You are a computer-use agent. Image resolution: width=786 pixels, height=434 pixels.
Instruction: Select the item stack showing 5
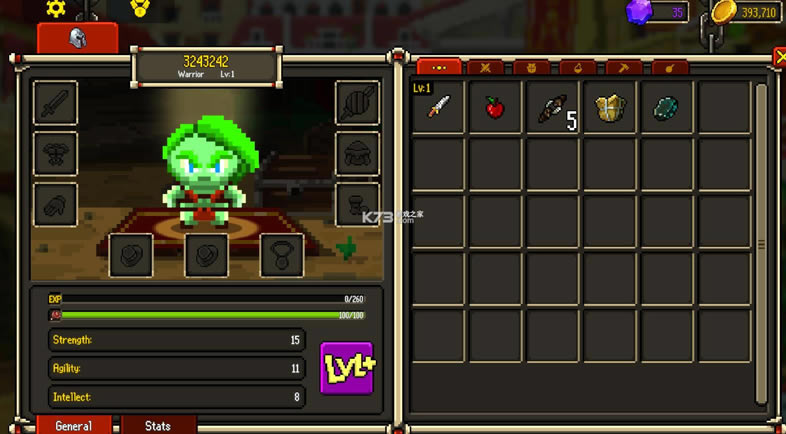pyautogui.click(x=553, y=108)
